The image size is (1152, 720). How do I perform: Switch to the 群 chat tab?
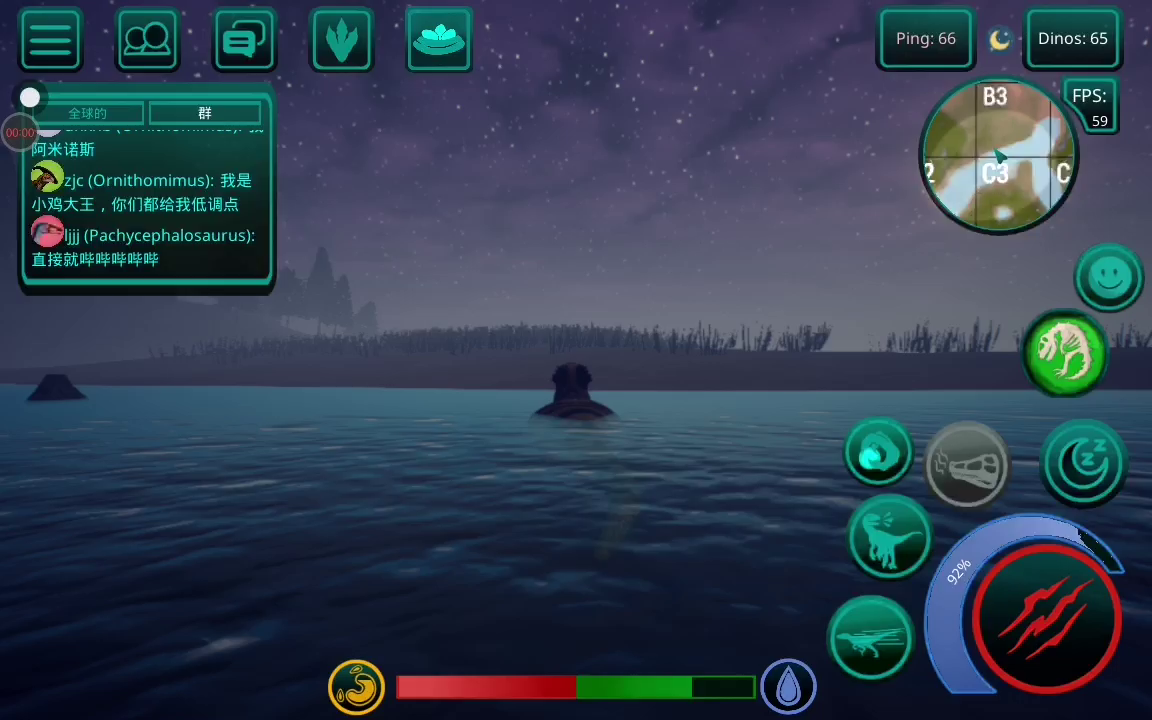pyautogui.click(x=205, y=113)
